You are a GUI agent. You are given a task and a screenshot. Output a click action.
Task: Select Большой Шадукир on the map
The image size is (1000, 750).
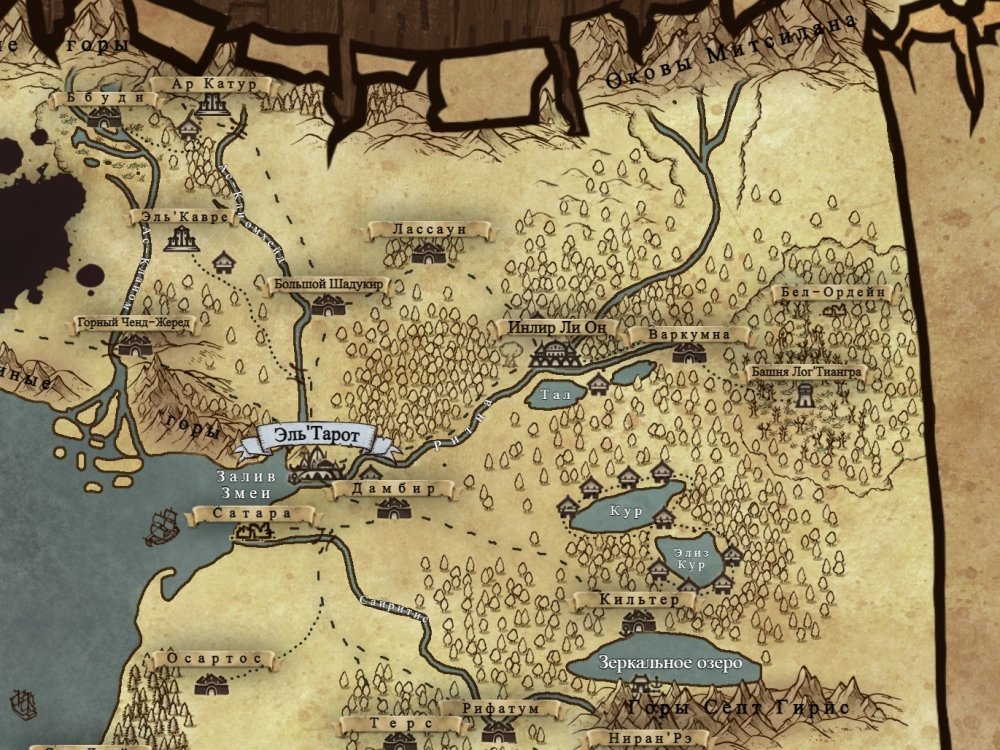click(329, 285)
